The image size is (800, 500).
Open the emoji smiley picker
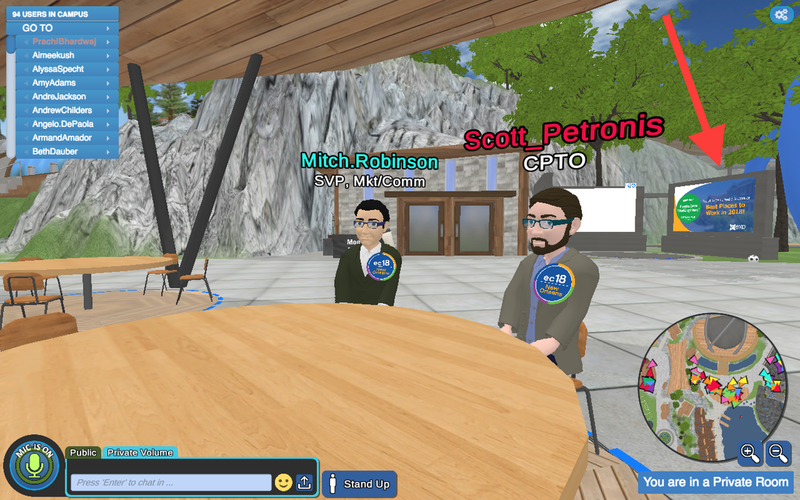tap(283, 482)
